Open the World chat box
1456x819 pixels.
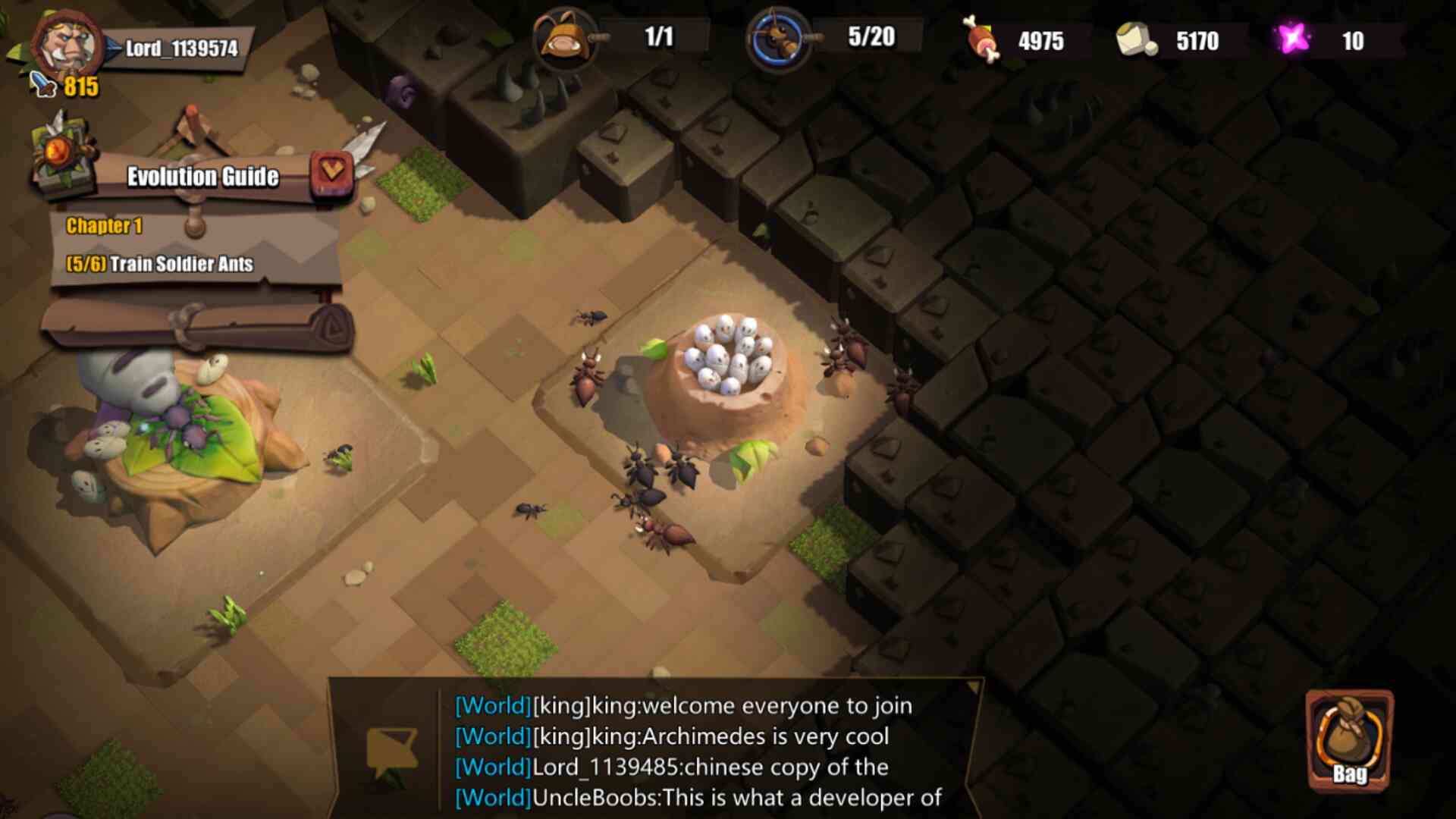click(698, 751)
